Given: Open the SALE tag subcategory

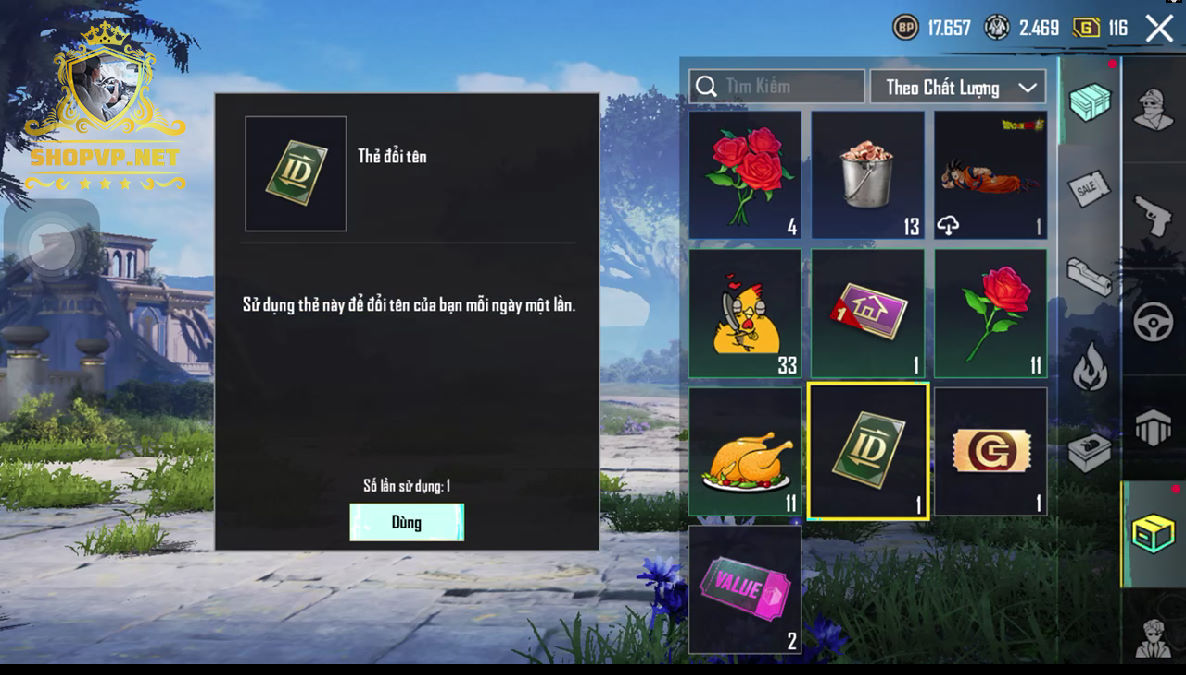Looking at the screenshot, I should pyautogui.click(x=1089, y=188).
